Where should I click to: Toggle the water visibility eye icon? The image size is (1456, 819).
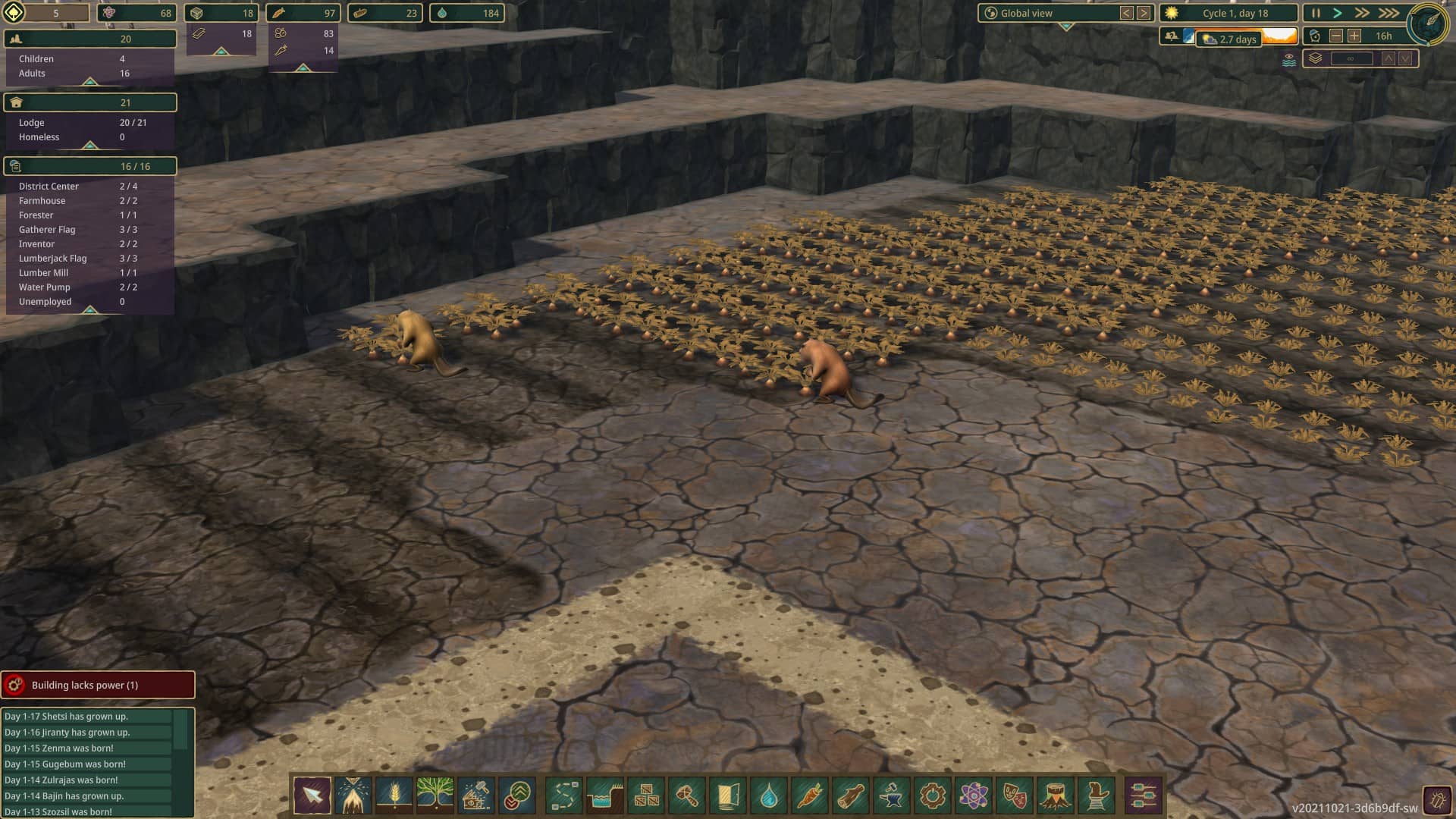[1288, 59]
